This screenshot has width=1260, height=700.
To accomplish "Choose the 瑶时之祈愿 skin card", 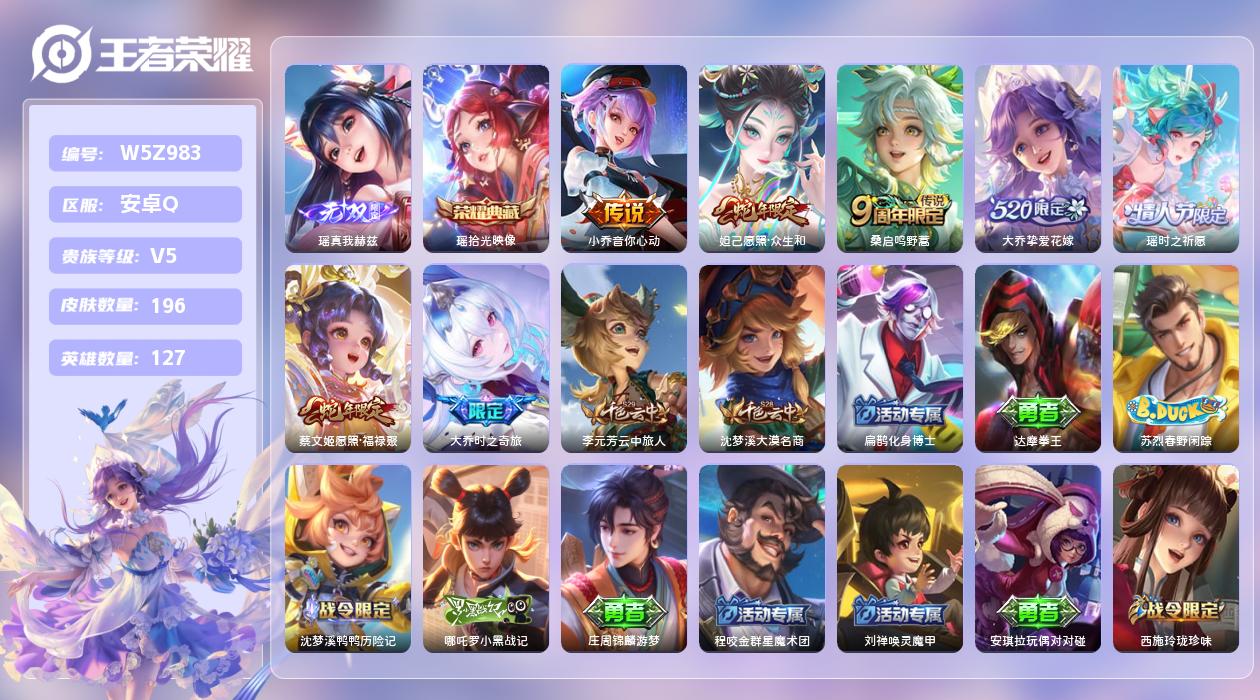I will point(1175,158).
